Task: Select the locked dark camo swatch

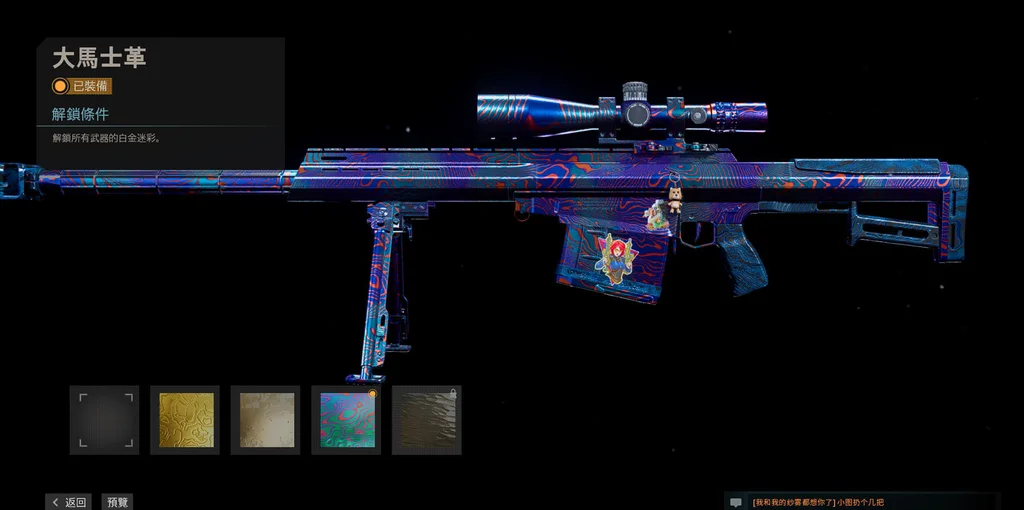Action: (427, 420)
